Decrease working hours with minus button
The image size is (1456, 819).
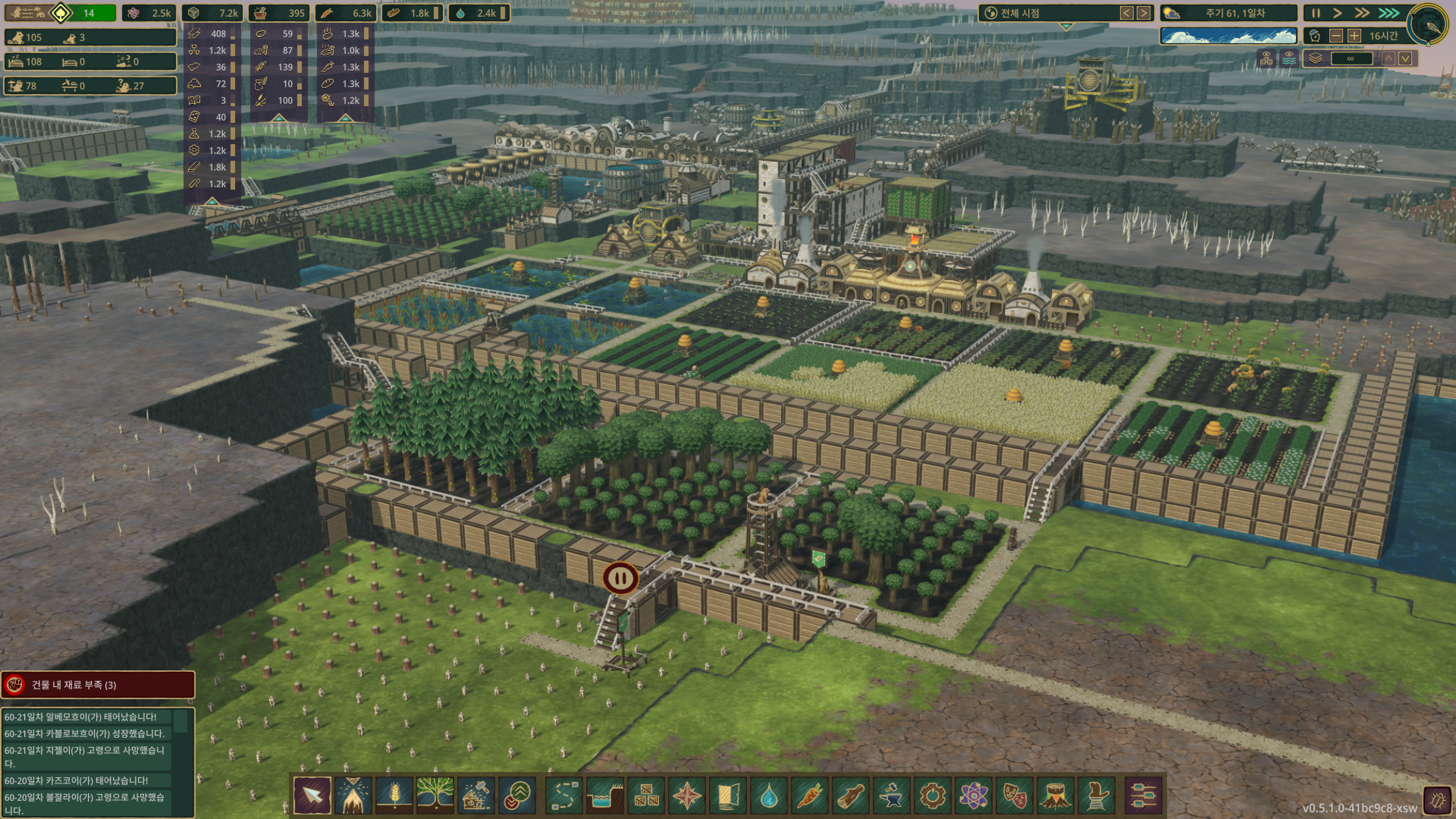pos(1336,36)
